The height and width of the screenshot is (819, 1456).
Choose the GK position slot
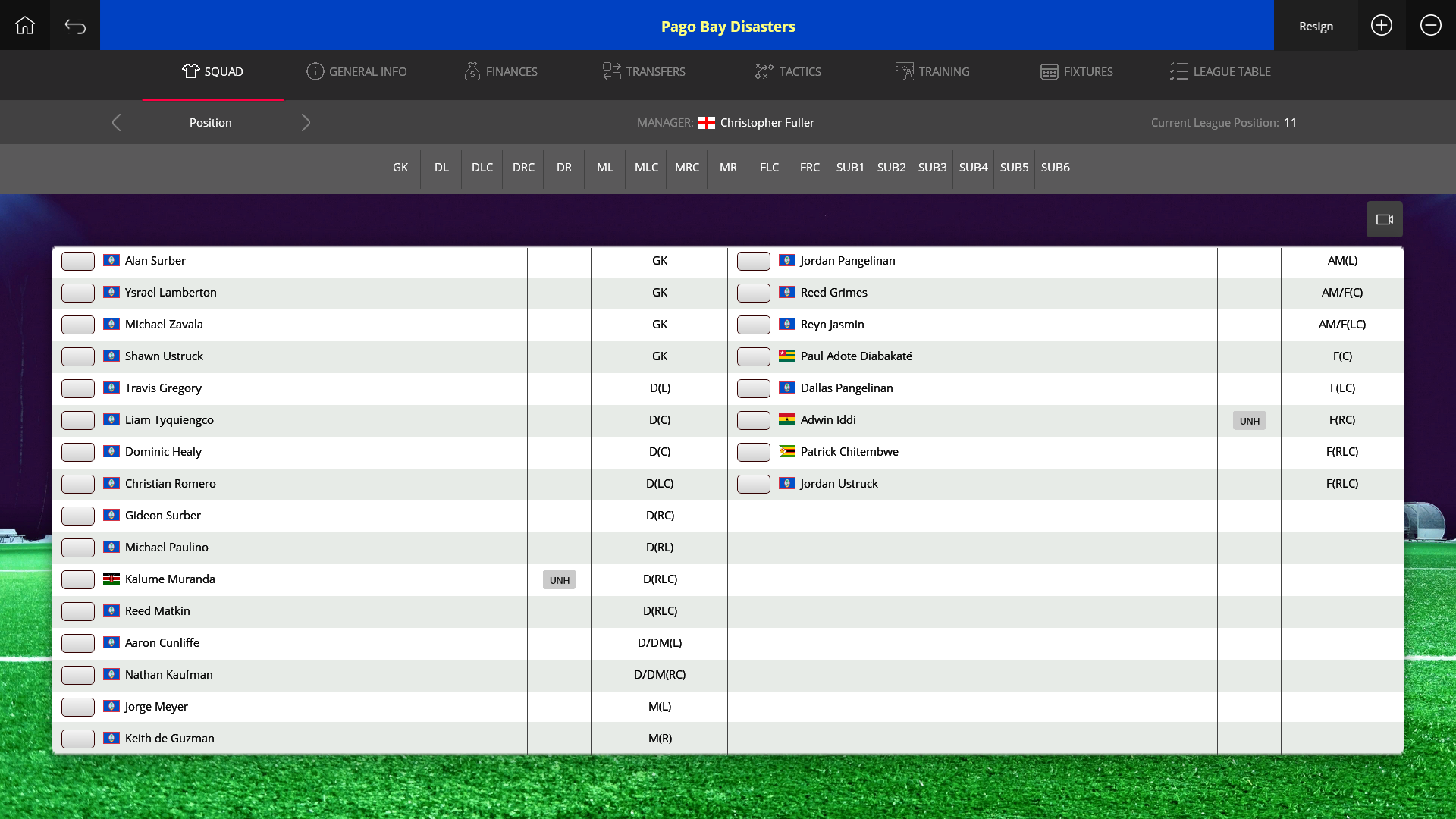pos(400,168)
